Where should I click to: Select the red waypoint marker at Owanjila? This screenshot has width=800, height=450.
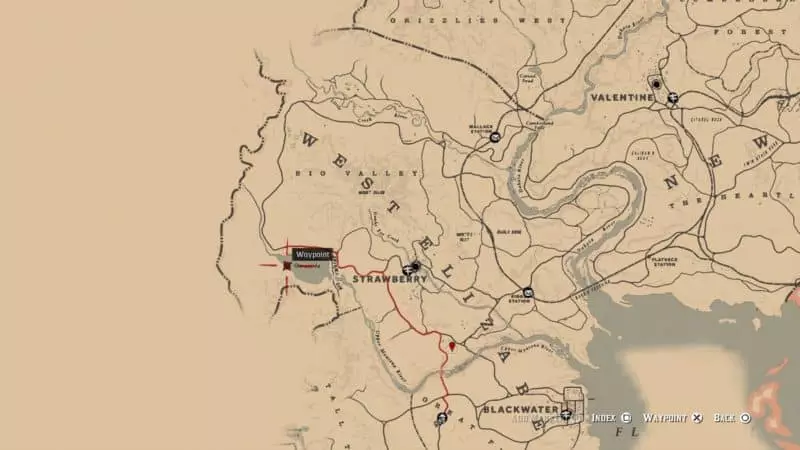pyautogui.click(x=287, y=266)
